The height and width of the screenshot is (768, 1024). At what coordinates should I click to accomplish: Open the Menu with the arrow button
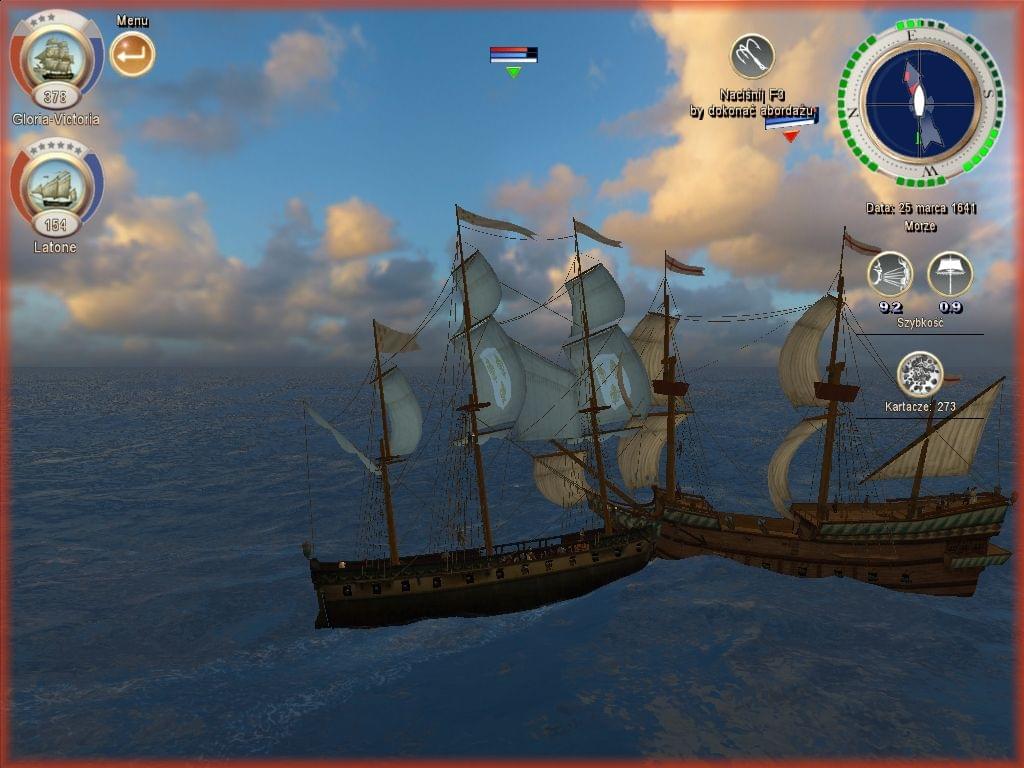[x=132, y=54]
